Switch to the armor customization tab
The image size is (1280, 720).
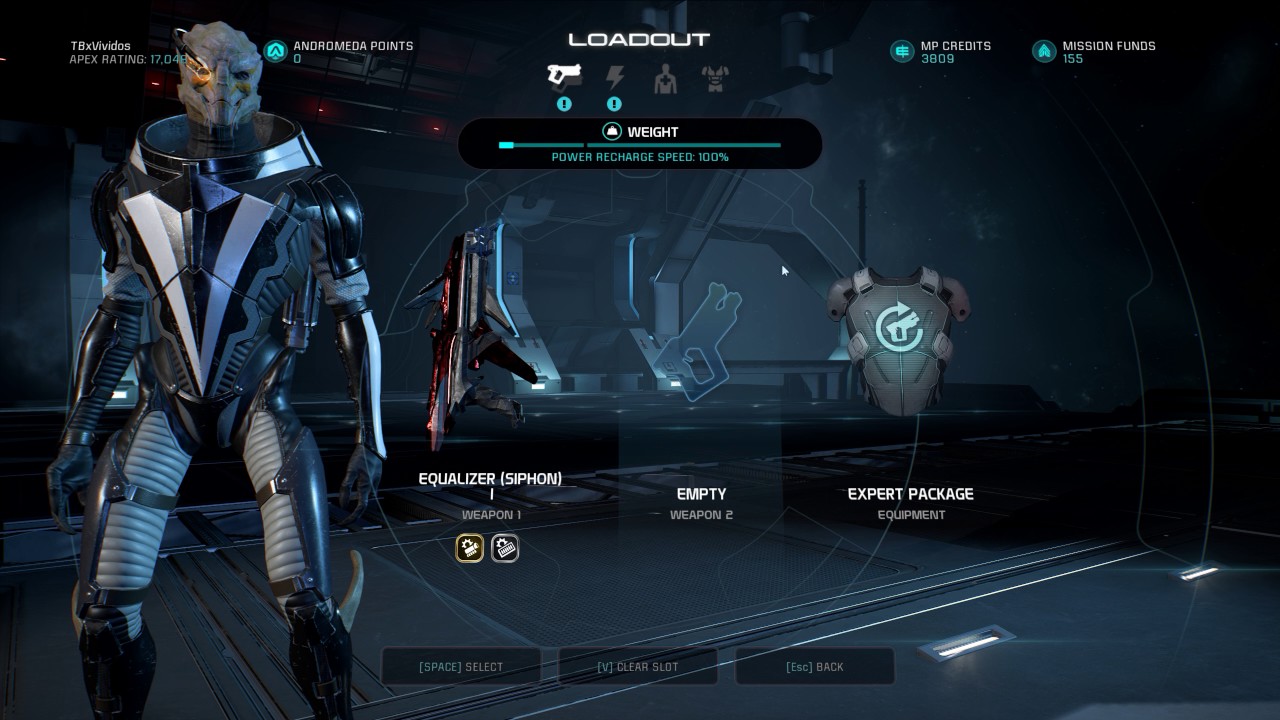(715, 78)
